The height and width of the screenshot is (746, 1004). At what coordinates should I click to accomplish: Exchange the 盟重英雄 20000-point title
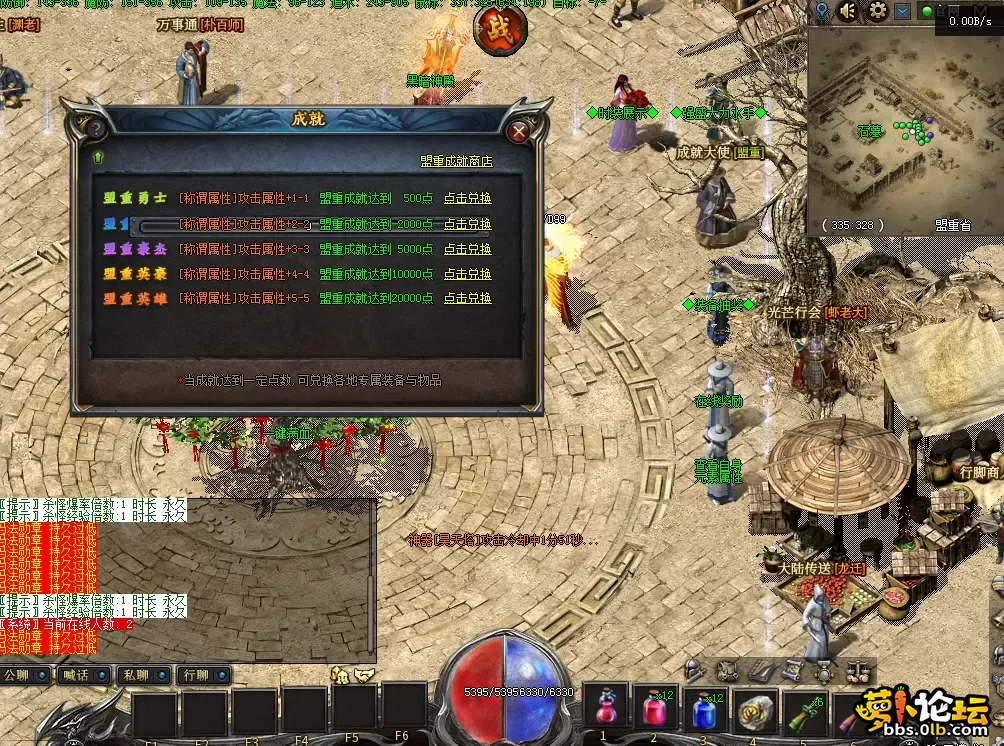468,298
